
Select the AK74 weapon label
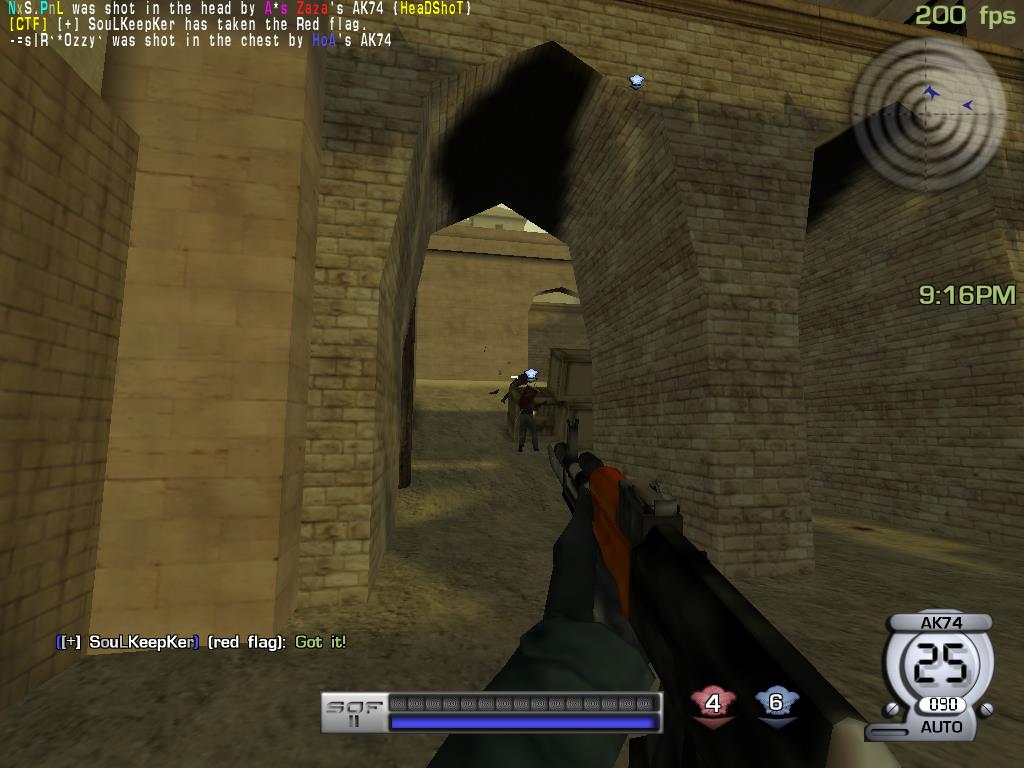[x=940, y=623]
